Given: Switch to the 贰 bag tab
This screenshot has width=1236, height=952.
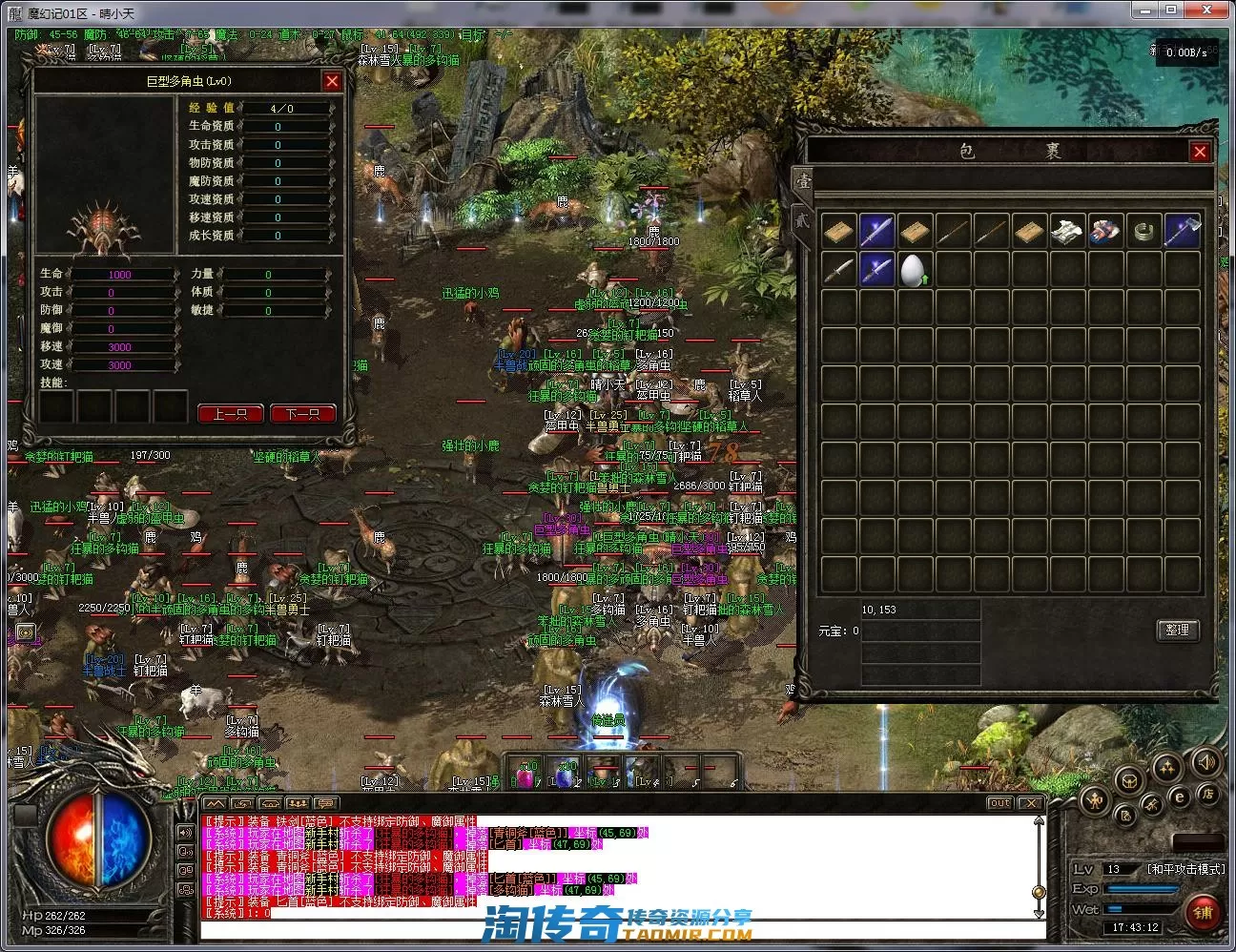Looking at the screenshot, I should (x=802, y=218).
